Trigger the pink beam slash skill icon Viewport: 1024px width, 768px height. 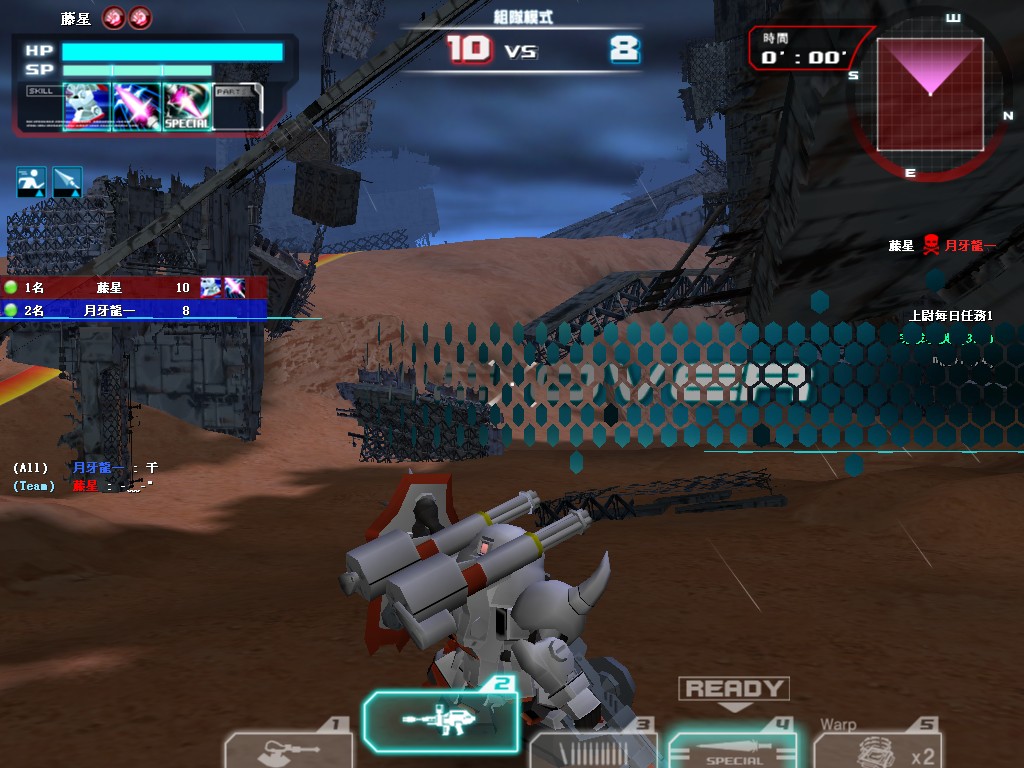pos(136,106)
